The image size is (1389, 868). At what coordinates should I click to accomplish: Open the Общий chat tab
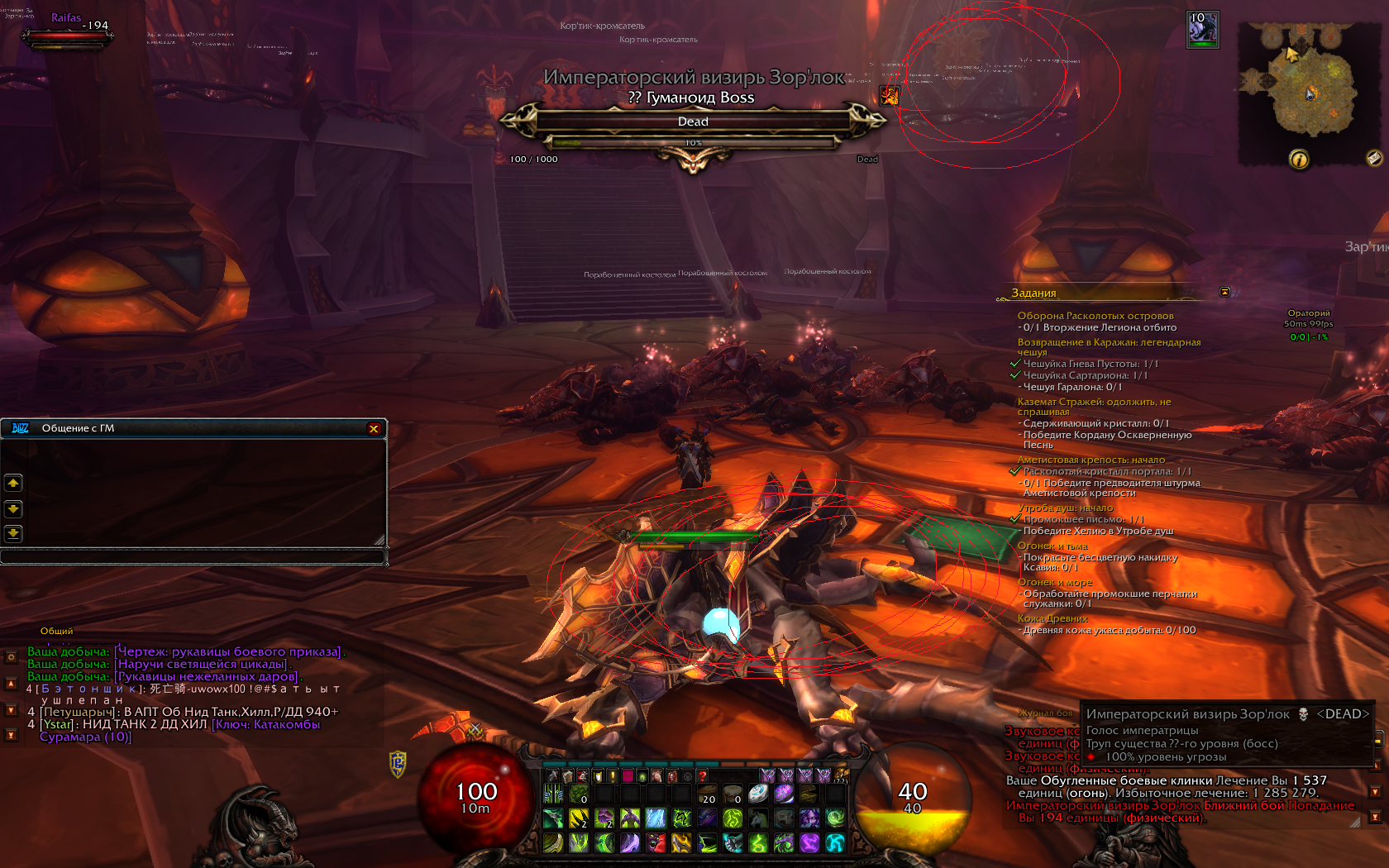click(x=56, y=631)
